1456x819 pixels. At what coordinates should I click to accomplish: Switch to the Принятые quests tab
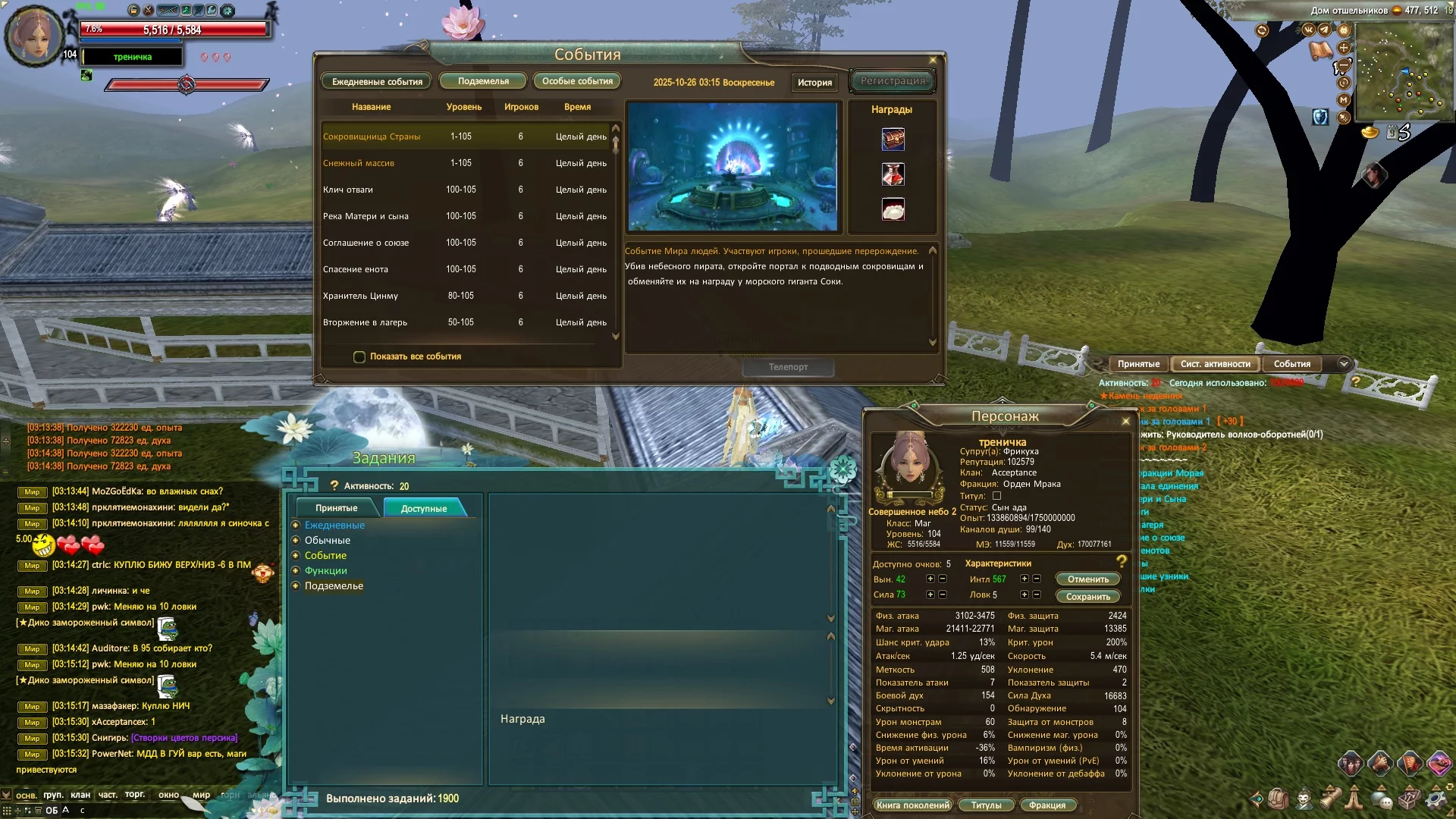(x=336, y=508)
